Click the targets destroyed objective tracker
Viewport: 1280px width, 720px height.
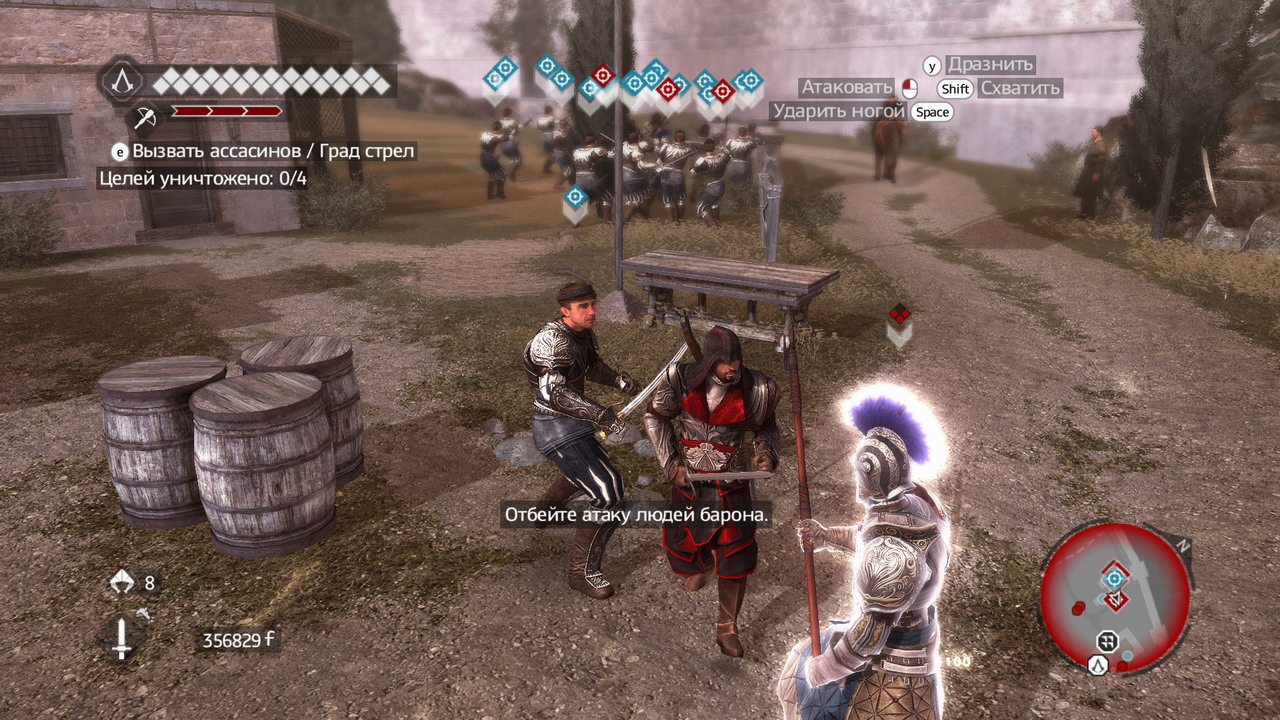tap(202, 179)
